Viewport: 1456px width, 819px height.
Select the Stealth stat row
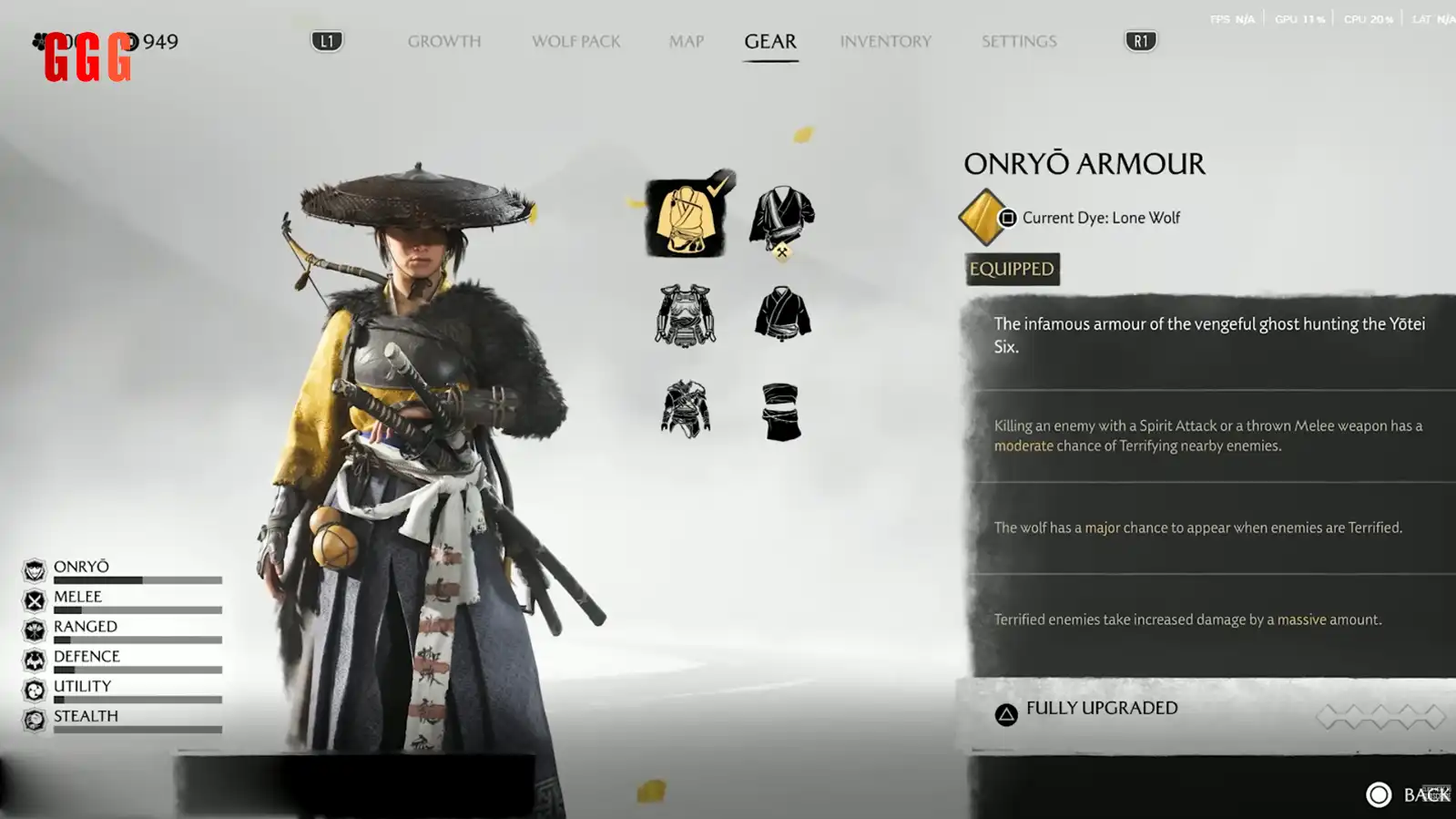[x=123, y=720]
